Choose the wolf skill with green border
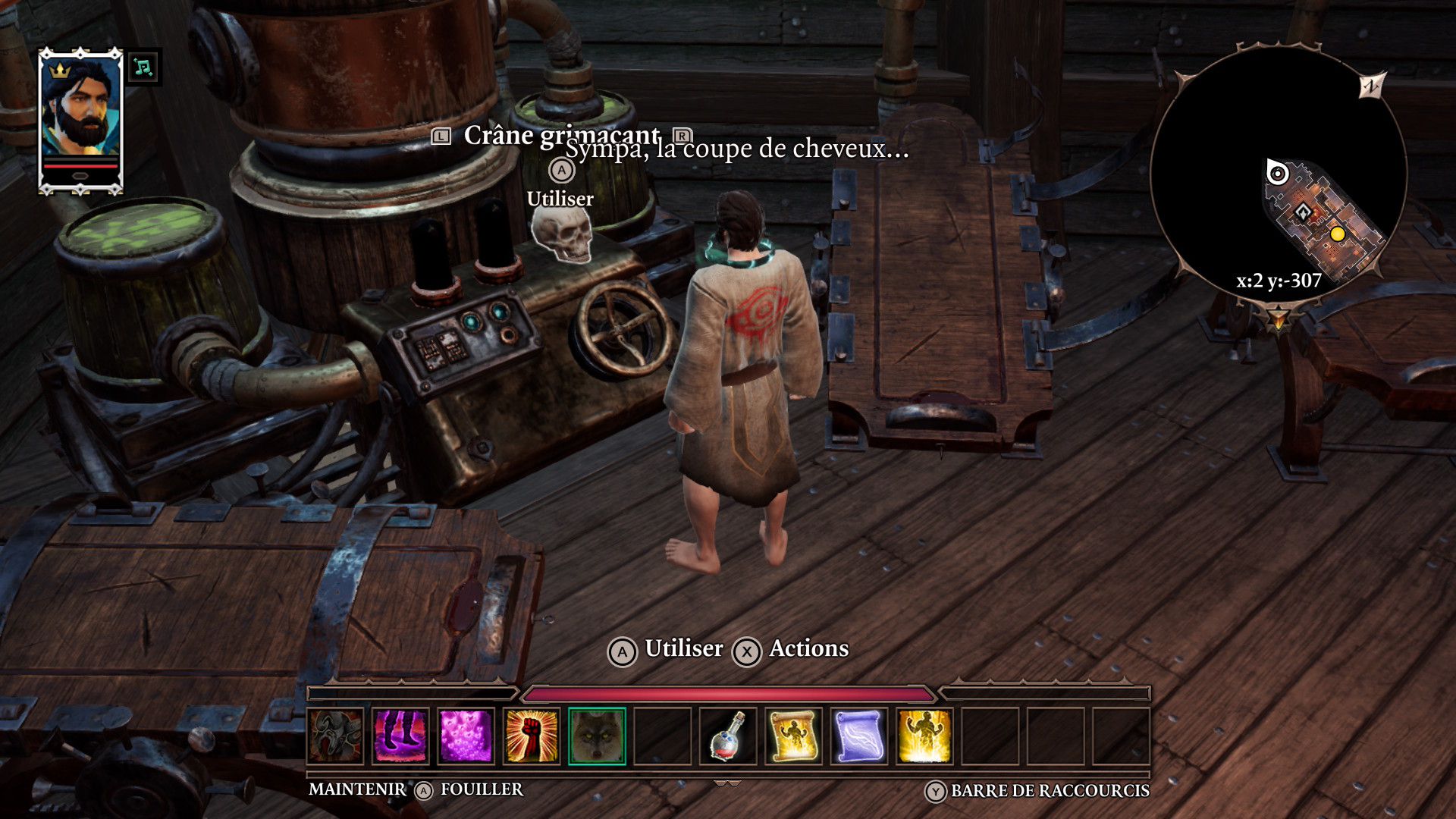This screenshot has height=819, width=1456. [597, 736]
